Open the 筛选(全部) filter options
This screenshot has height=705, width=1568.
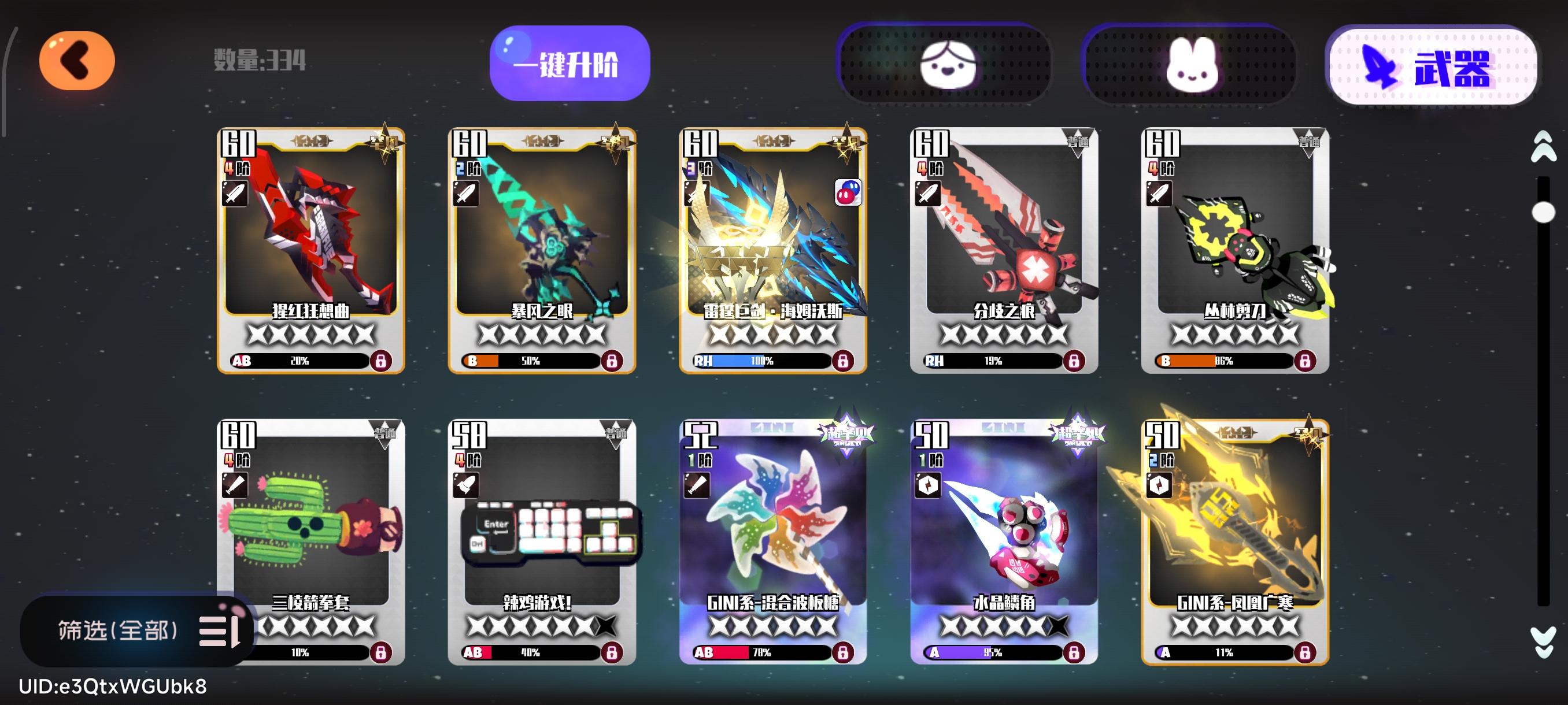pos(119,633)
